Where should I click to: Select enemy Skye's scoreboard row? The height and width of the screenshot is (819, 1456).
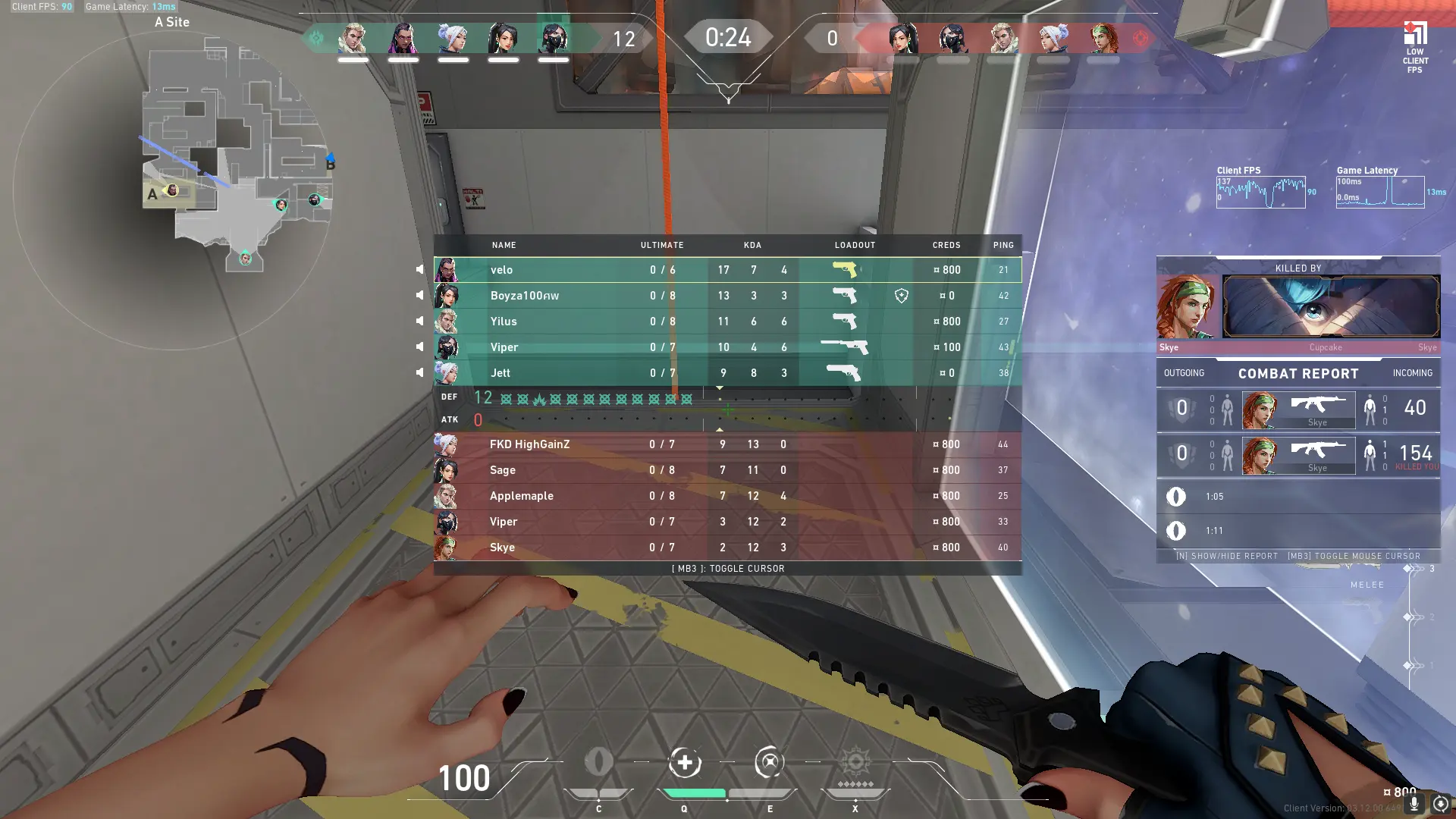(x=727, y=548)
